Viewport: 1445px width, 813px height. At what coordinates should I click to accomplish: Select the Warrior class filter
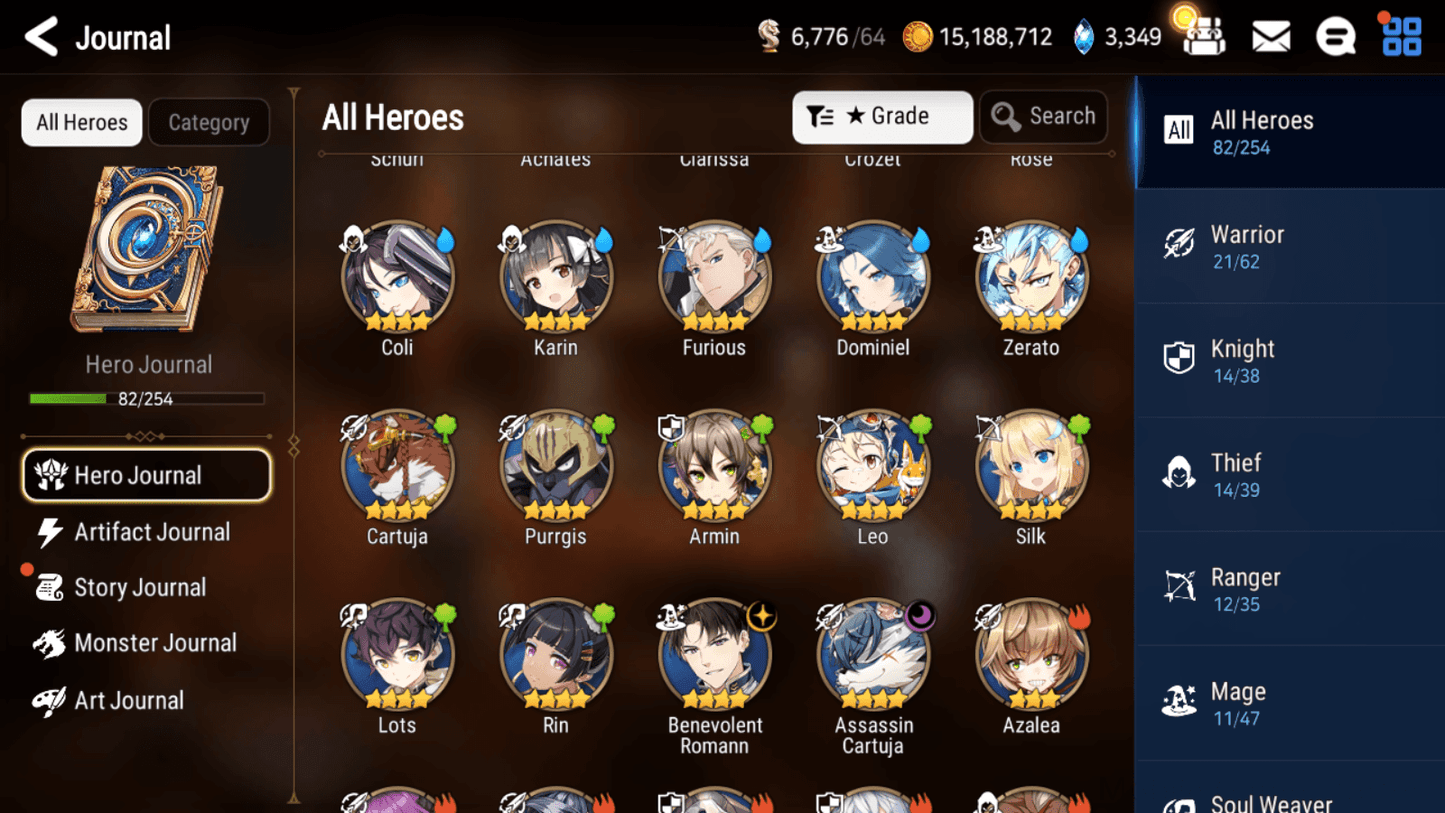[1290, 244]
